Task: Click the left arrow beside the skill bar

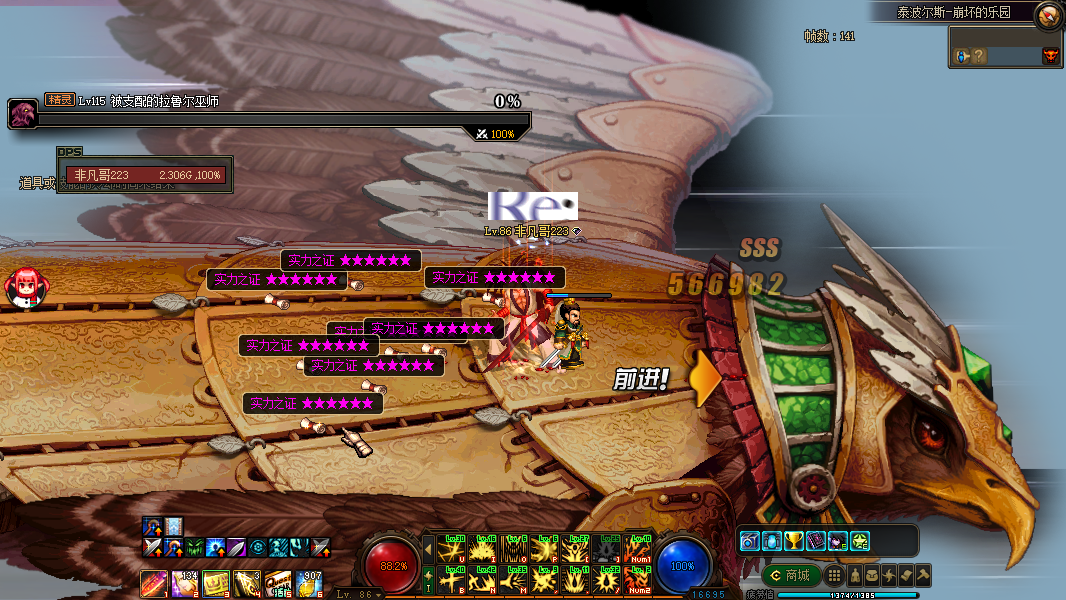Action: coord(429,549)
